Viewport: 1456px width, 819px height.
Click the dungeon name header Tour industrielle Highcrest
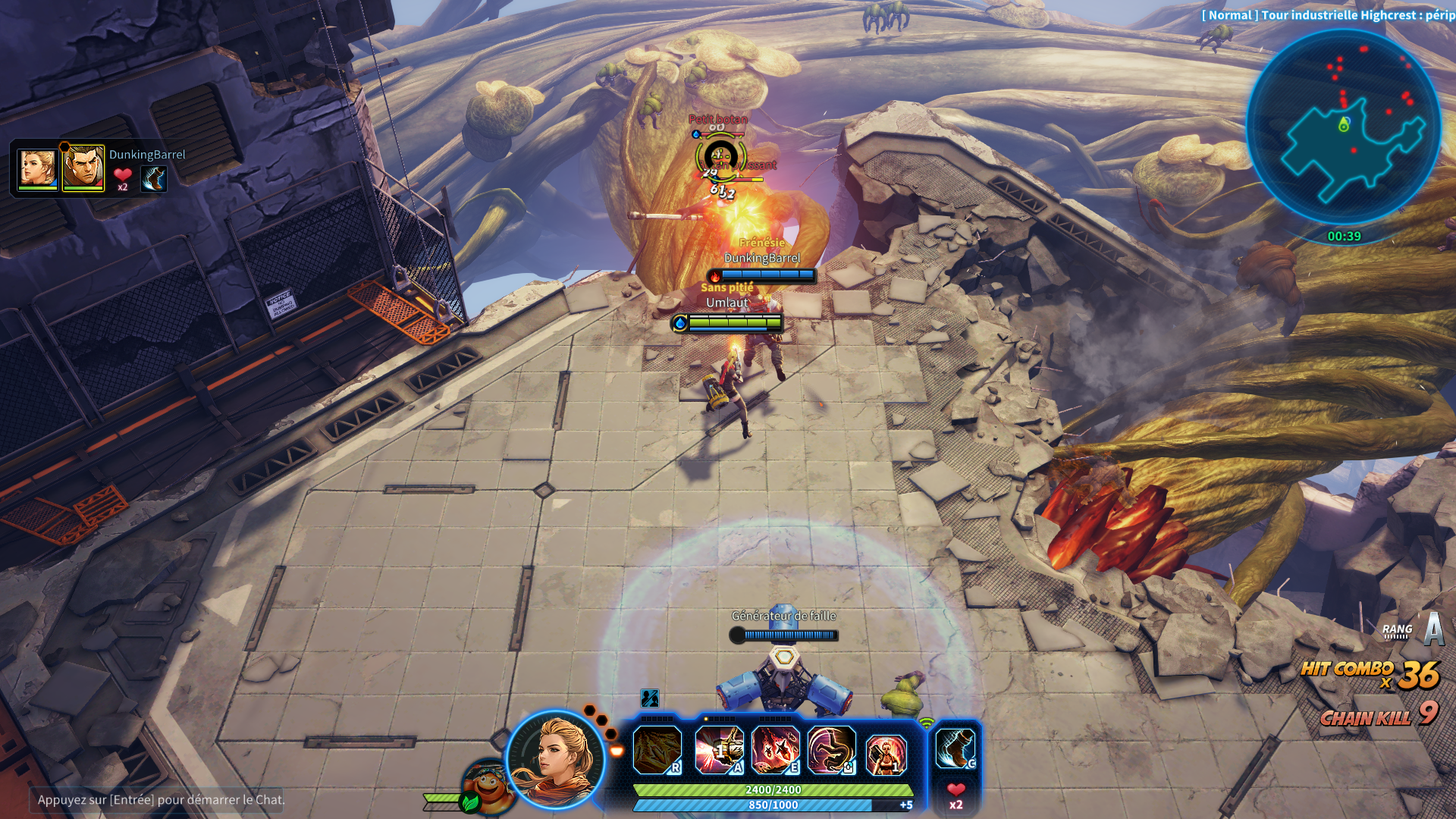pyautogui.click(x=1327, y=15)
